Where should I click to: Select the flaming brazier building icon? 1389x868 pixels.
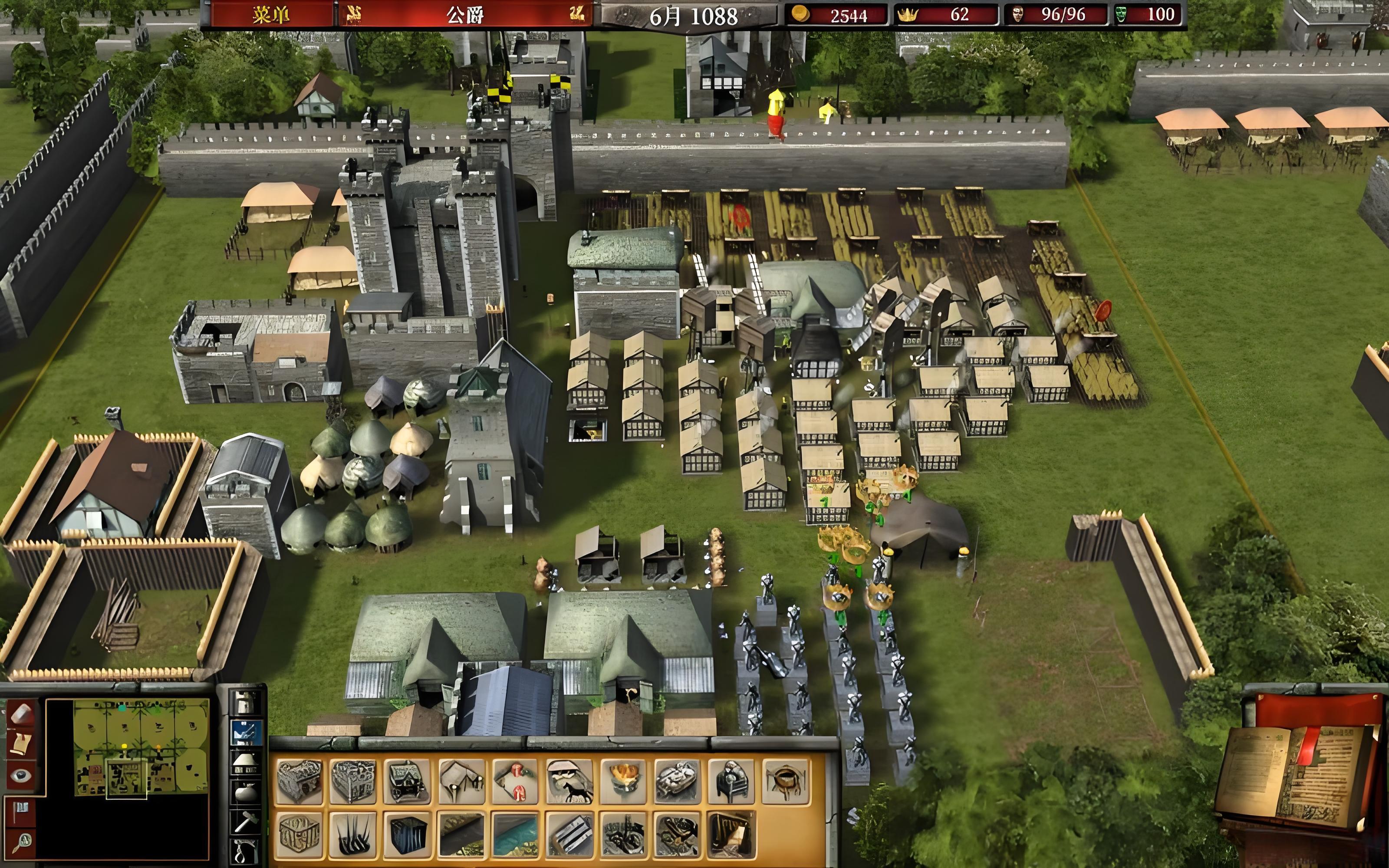pos(624,781)
